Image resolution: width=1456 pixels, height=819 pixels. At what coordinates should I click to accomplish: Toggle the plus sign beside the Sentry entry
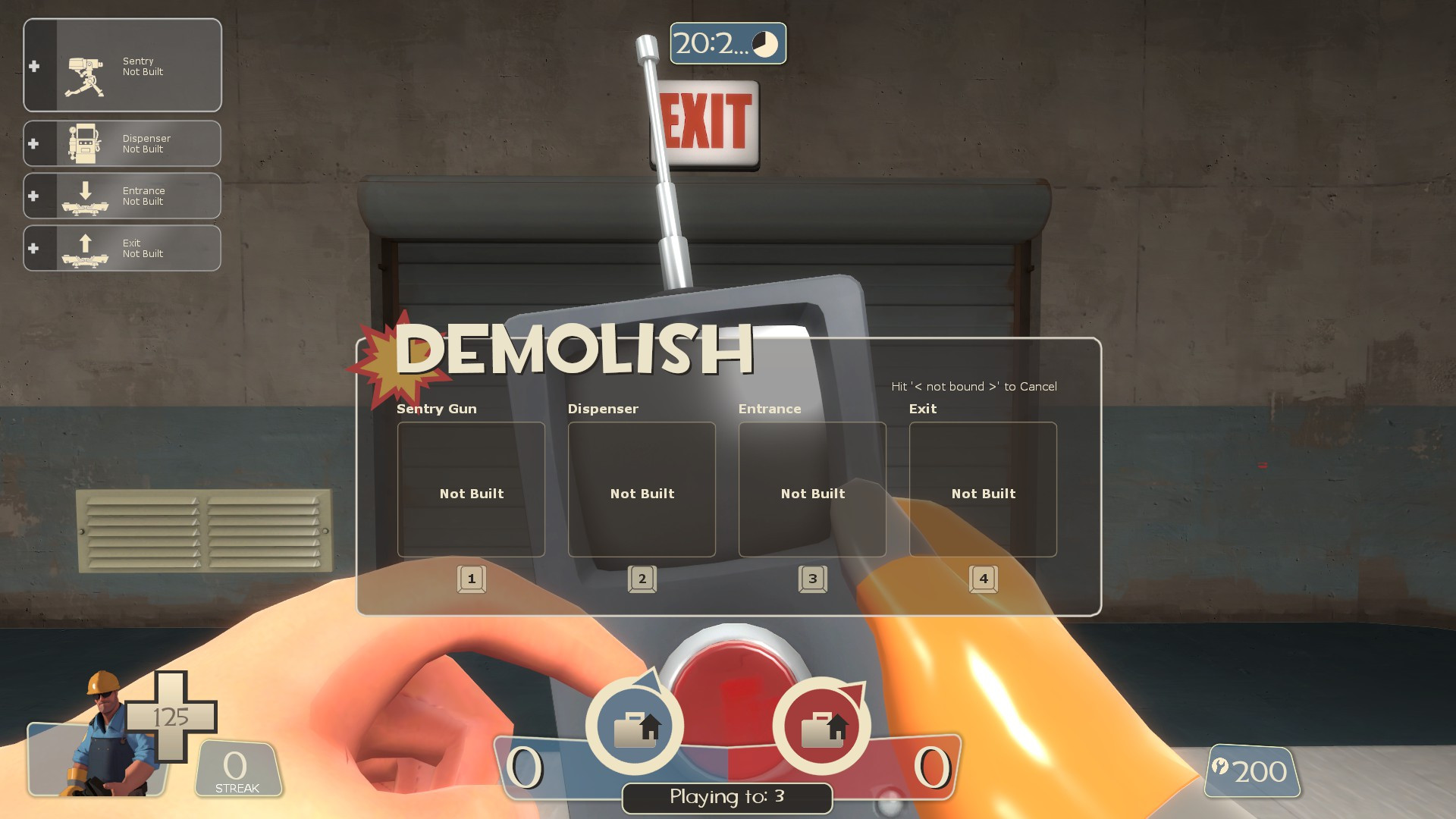pos(33,66)
